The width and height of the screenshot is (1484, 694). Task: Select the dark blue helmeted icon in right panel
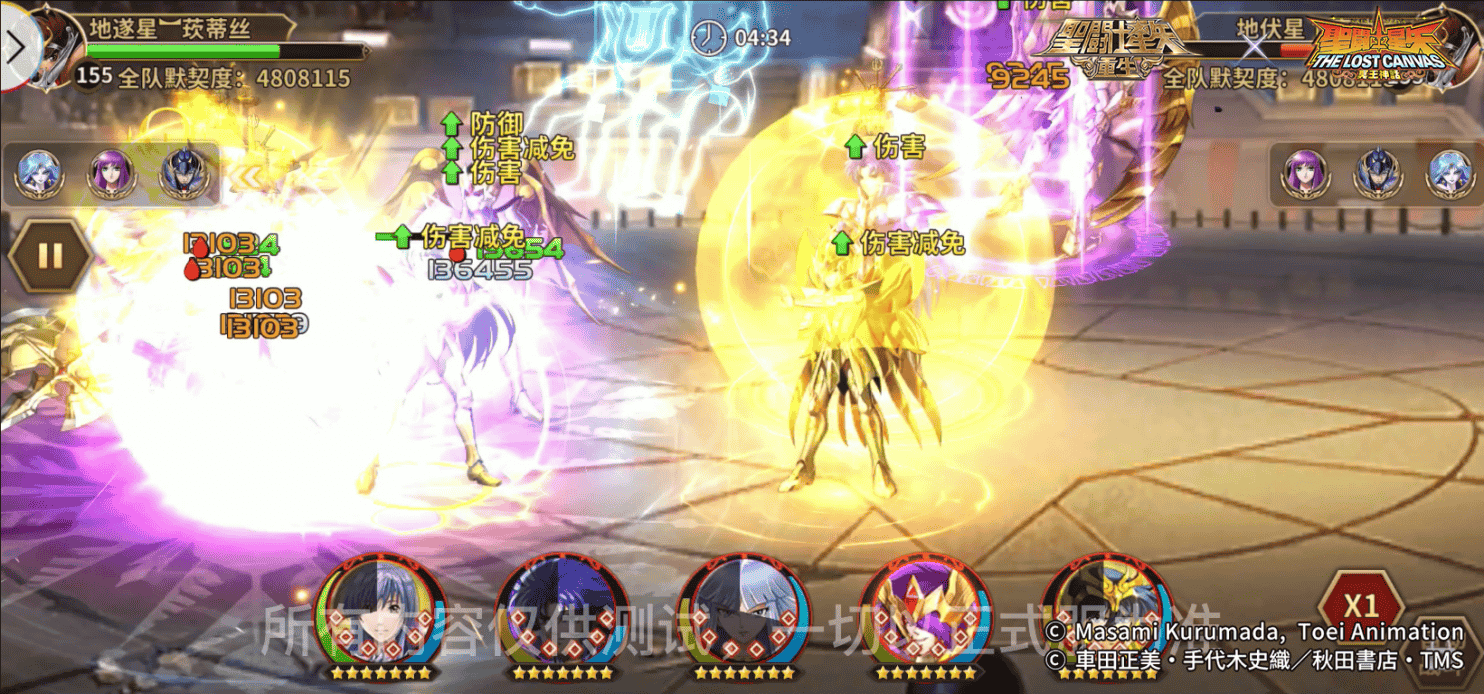click(x=1376, y=174)
